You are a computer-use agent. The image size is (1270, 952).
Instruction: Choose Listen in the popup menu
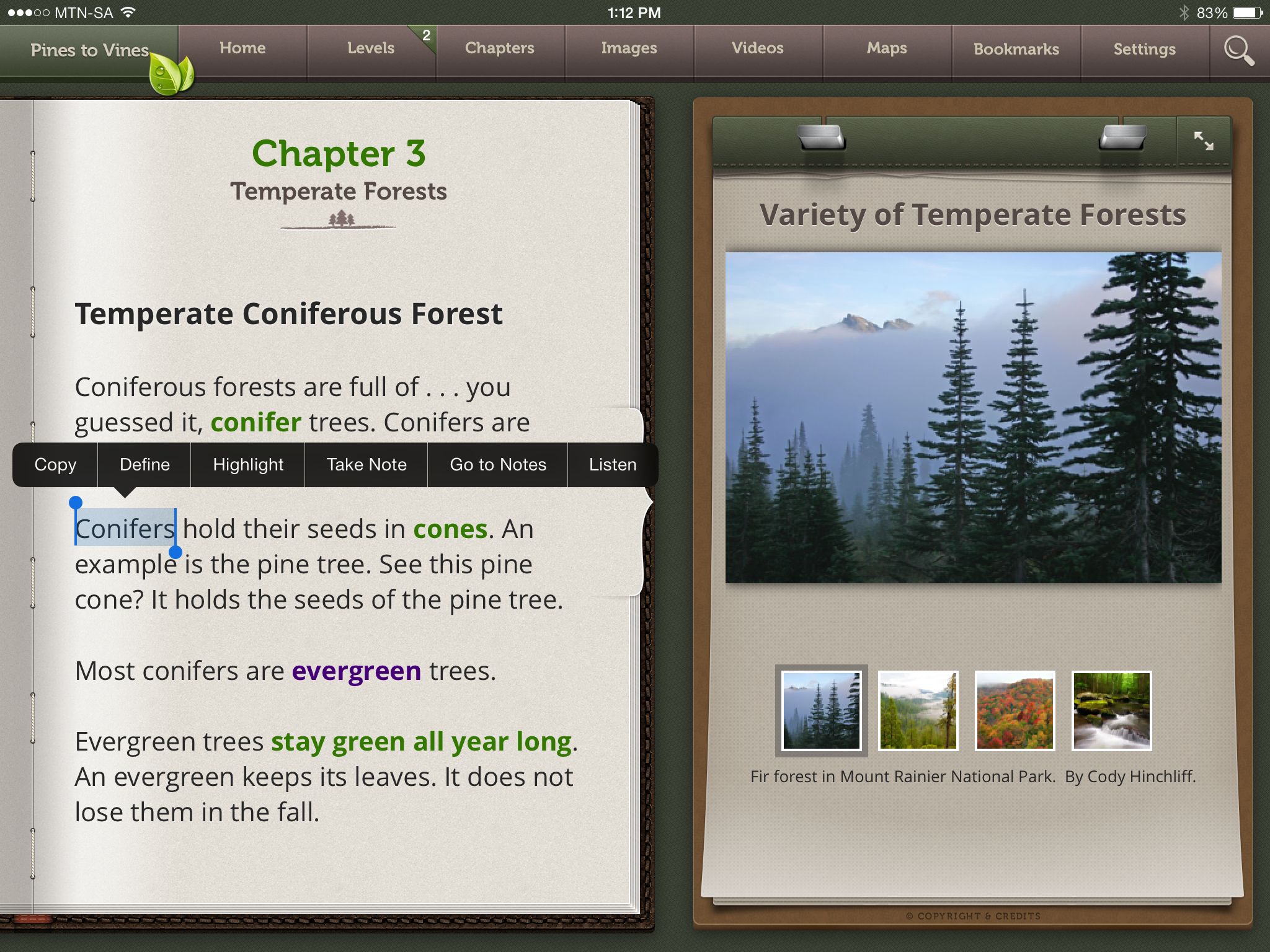(x=613, y=465)
